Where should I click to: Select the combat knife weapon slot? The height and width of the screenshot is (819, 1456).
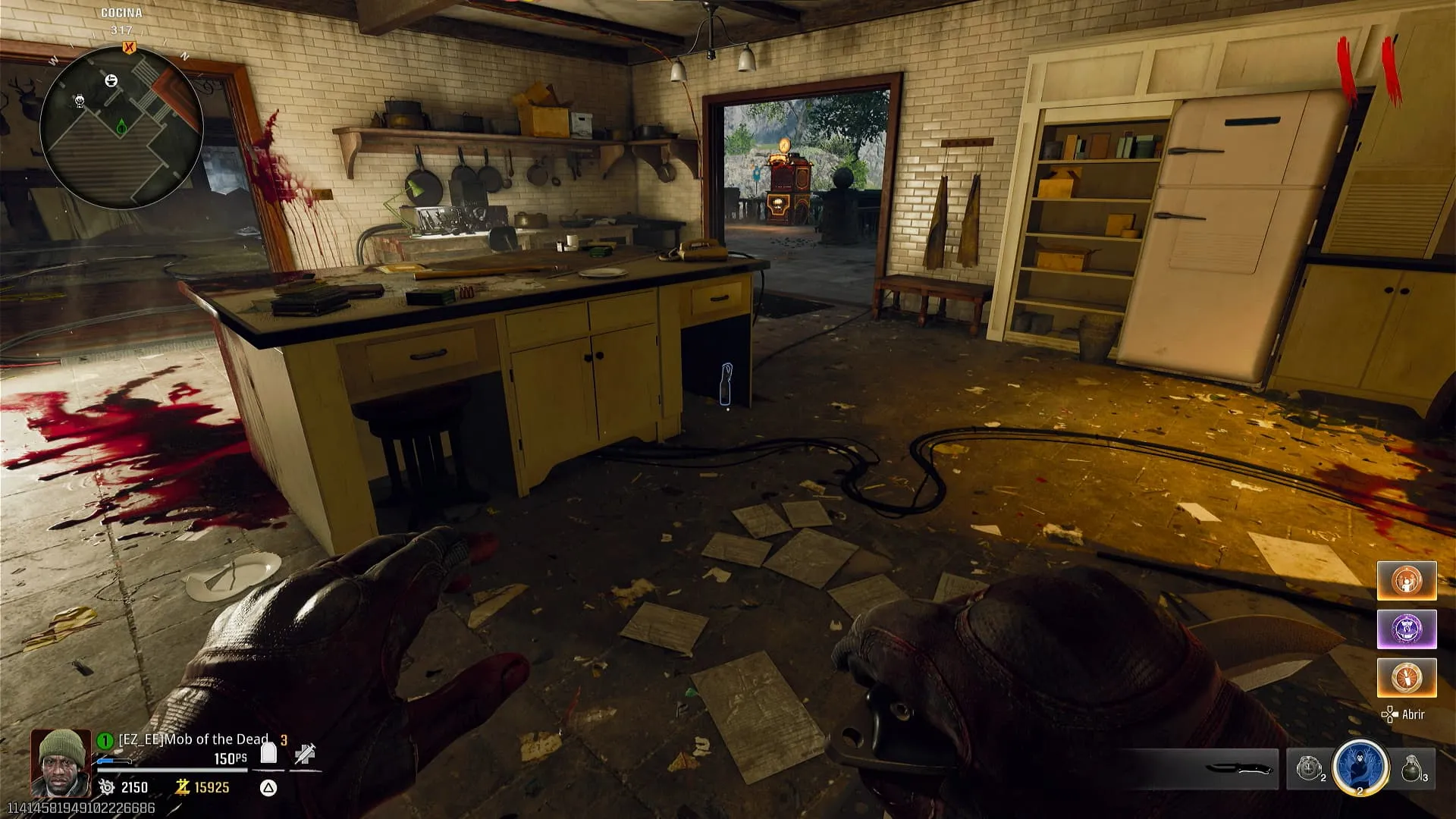coord(1238,768)
